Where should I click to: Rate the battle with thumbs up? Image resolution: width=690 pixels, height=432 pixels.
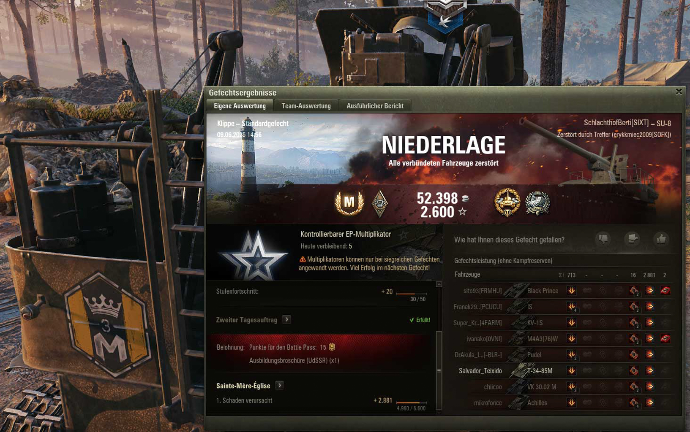point(659,239)
